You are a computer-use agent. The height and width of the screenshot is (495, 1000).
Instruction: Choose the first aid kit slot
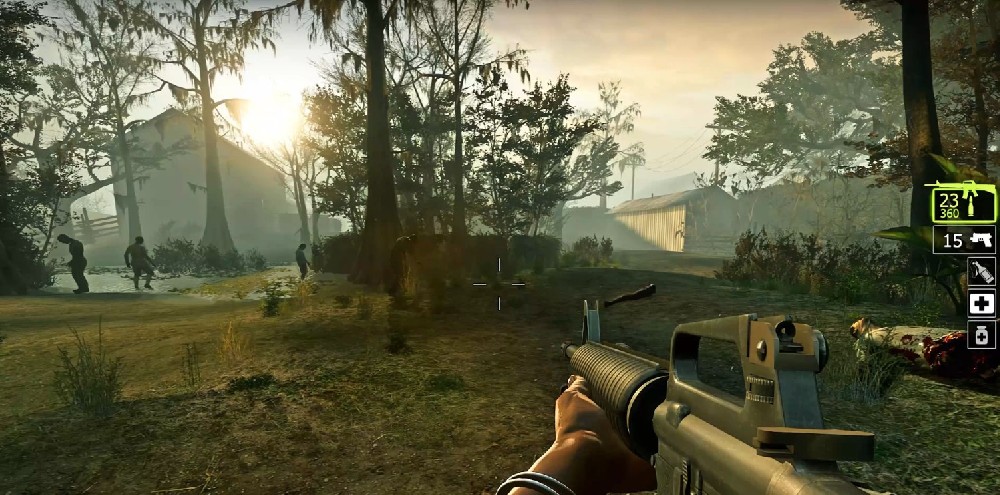981,303
